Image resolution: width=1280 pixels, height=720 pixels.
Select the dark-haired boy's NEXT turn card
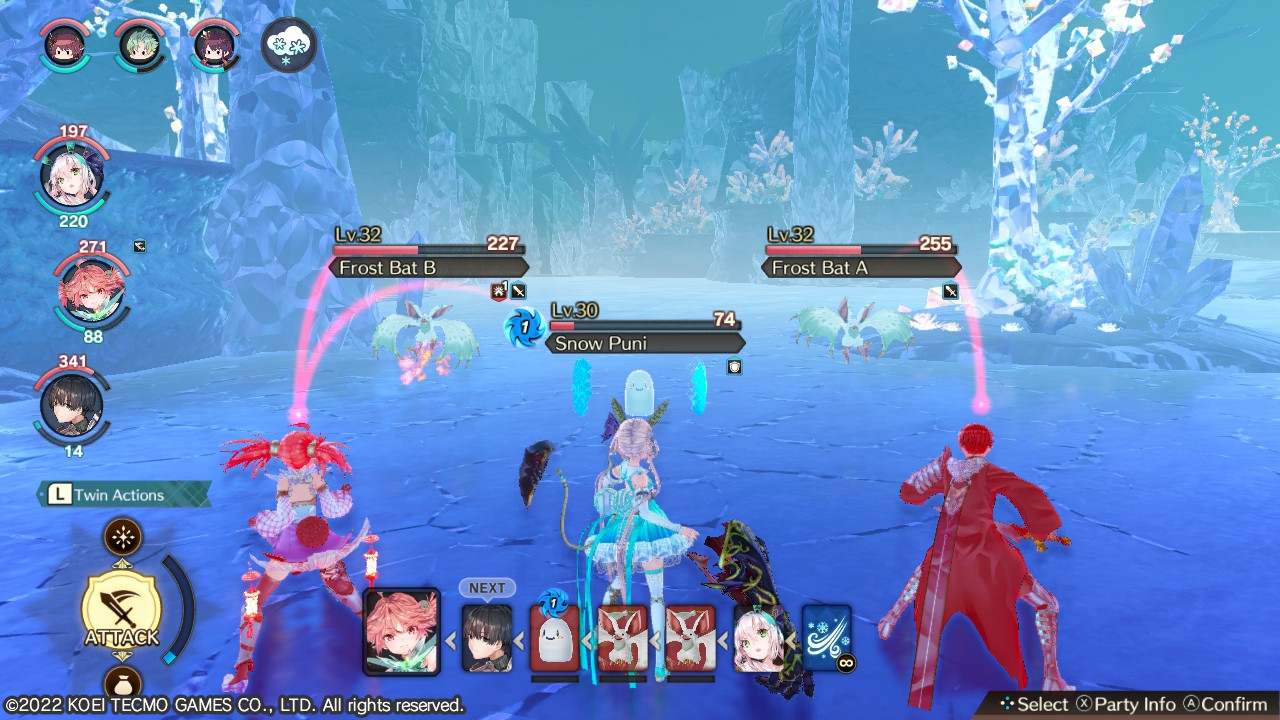coord(487,636)
